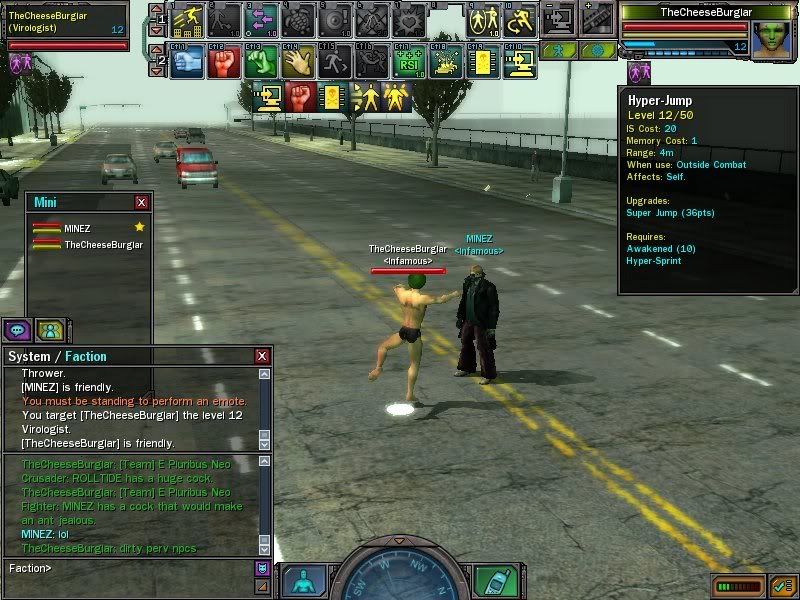Open the purple speech bubble chat button
Screen dimensions: 800x600
point(17,330)
